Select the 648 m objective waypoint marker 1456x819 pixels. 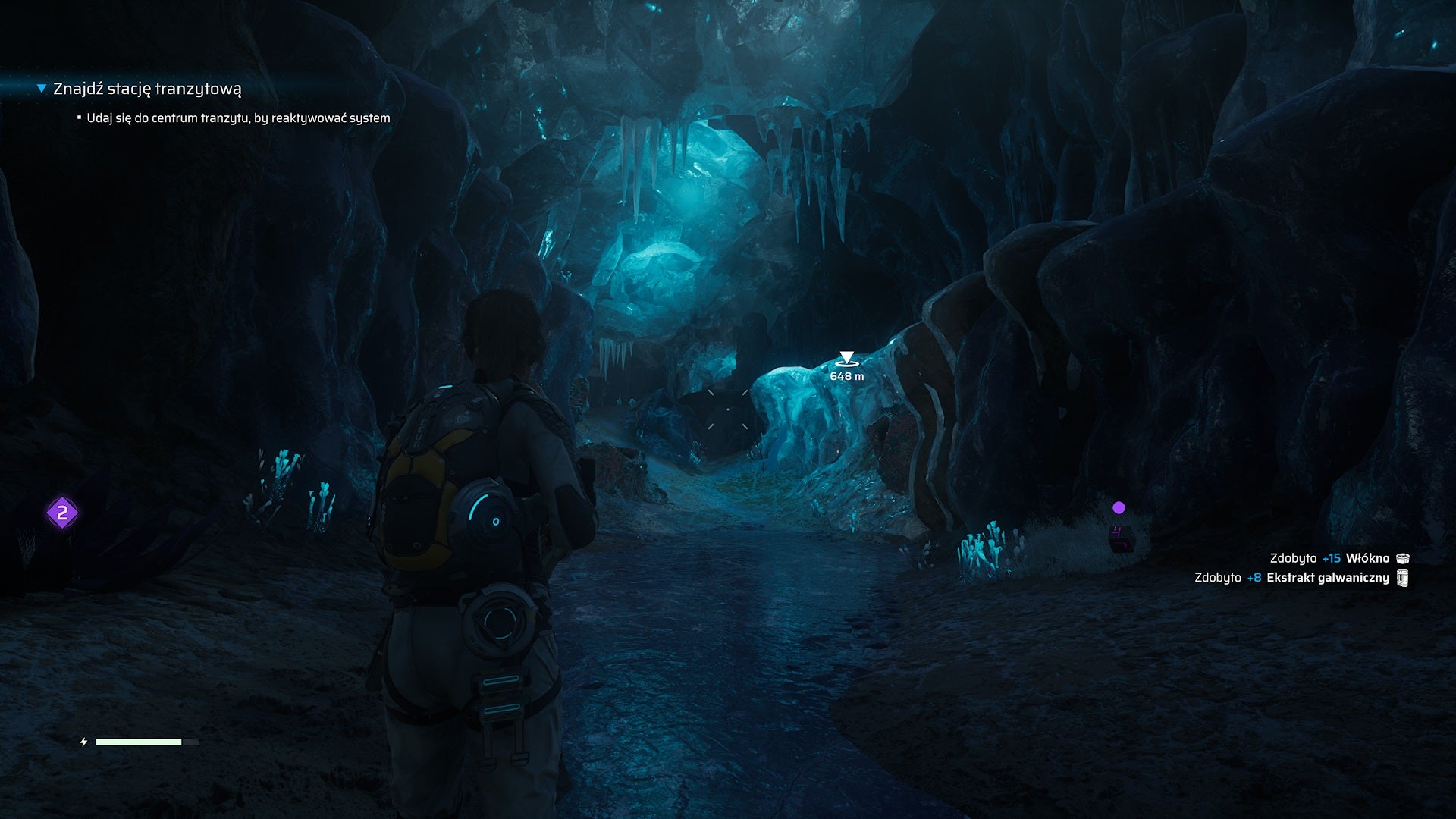click(846, 359)
